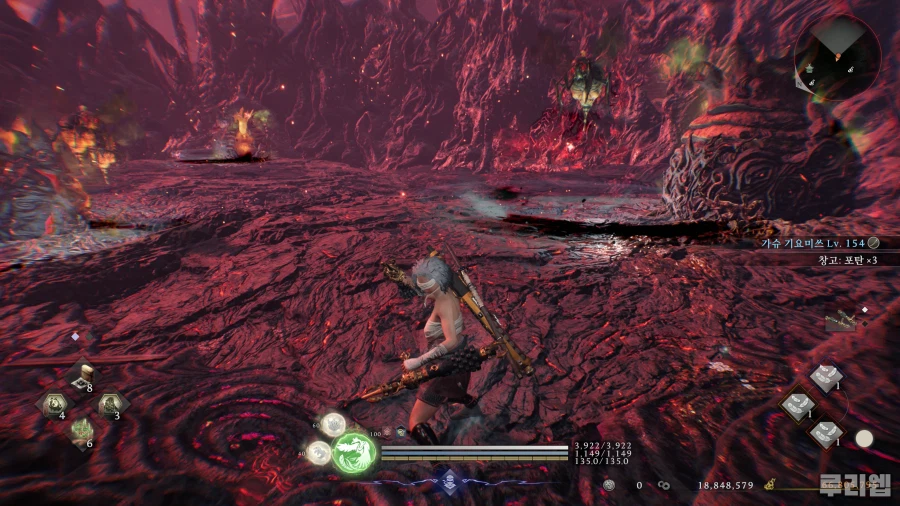Activate the green guardian spirit emblem
900x506 pixels.
tap(353, 452)
